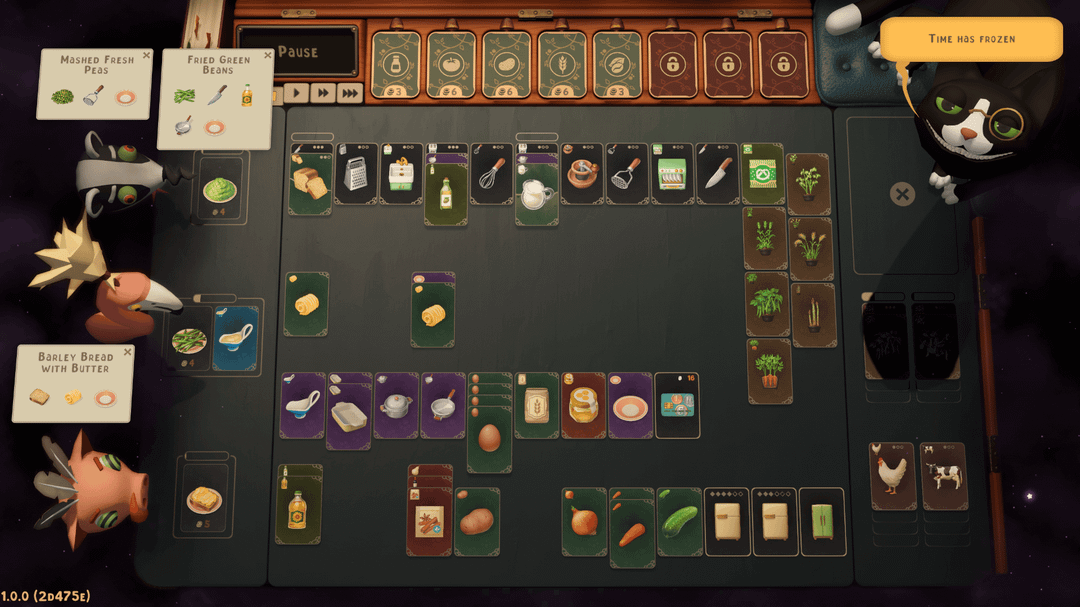This screenshot has height=607, width=1080.
Task: Click the round X button beside the cat
Action: [902, 194]
